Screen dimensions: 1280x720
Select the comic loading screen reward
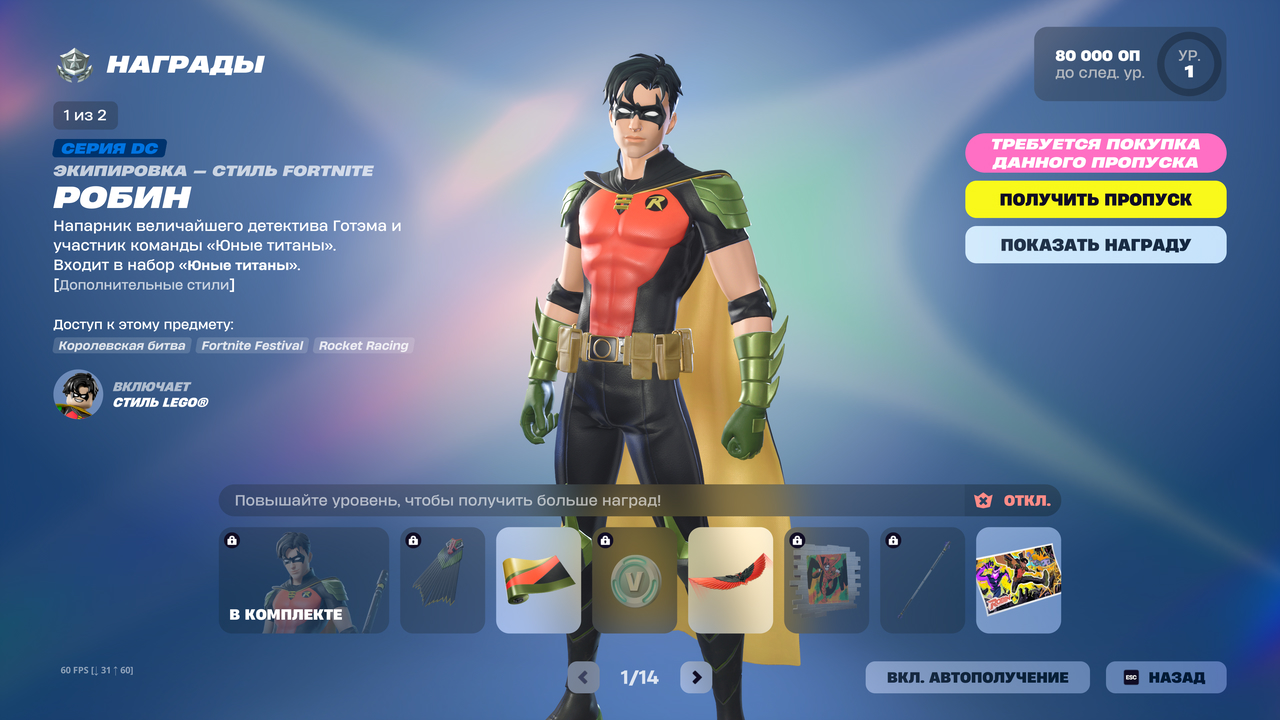point(1018,580)
